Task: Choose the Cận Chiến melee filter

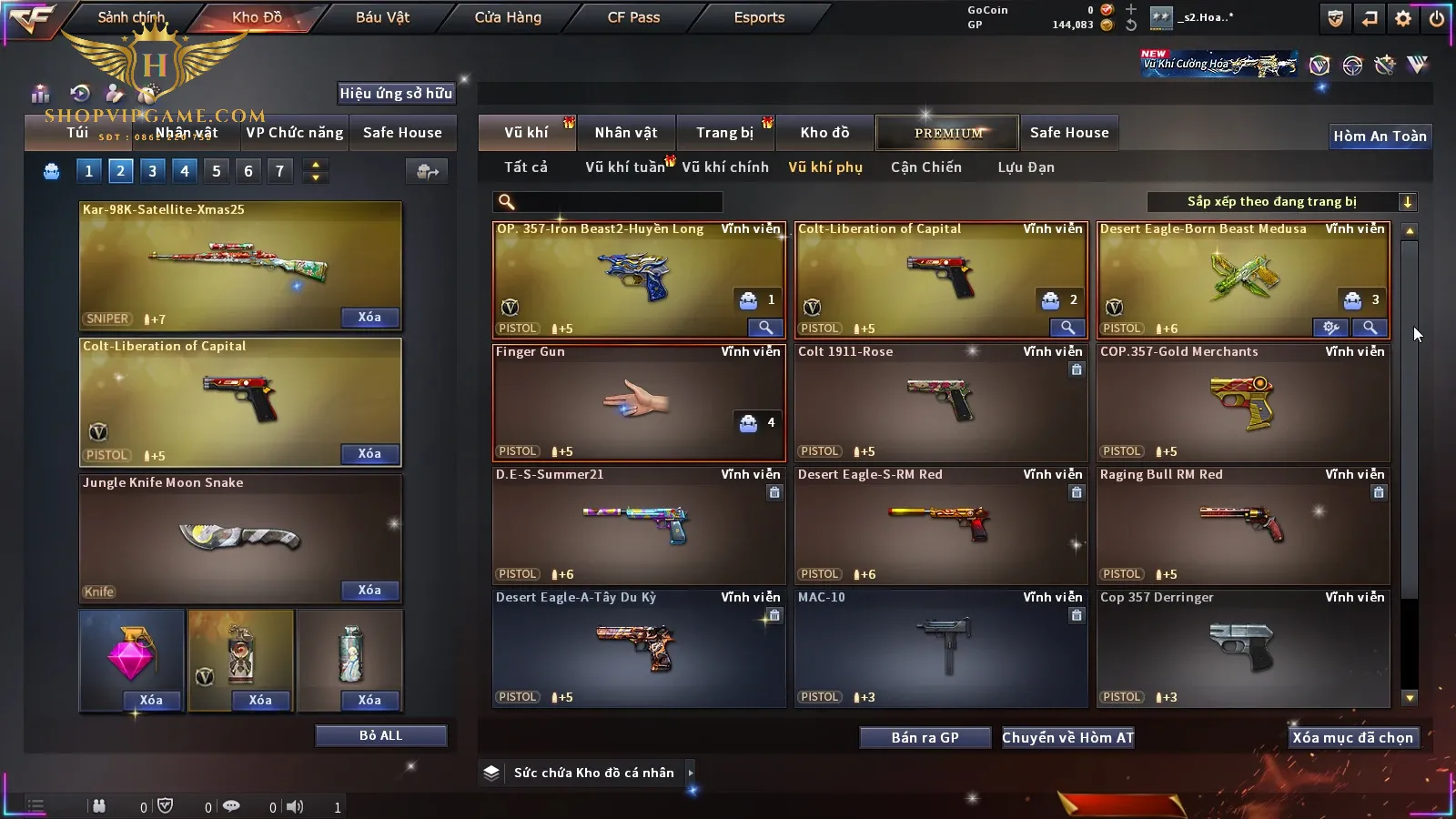Action: click(x=925, y=167)
